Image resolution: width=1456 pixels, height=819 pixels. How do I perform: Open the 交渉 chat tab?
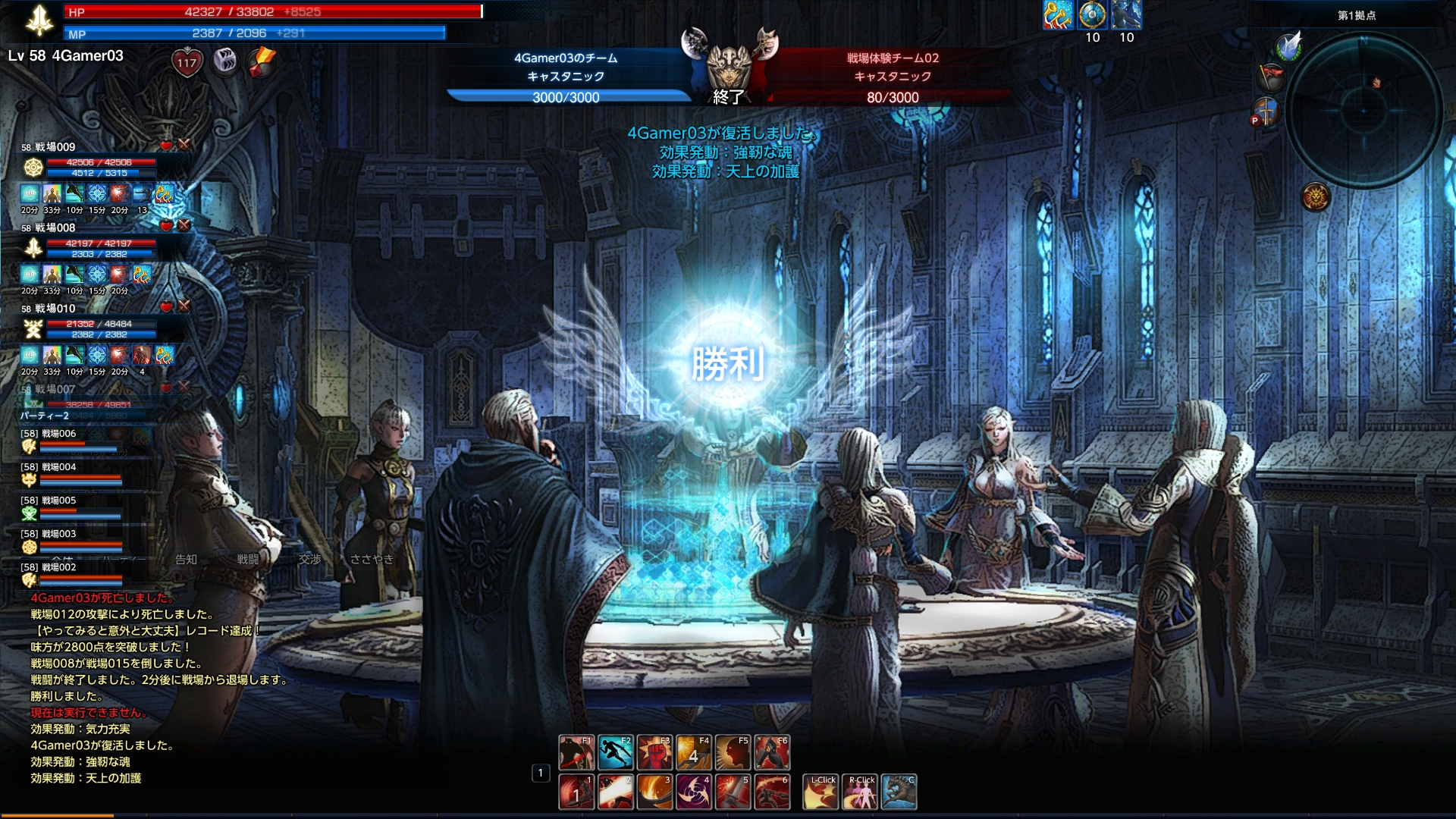(x=309, y=560)
